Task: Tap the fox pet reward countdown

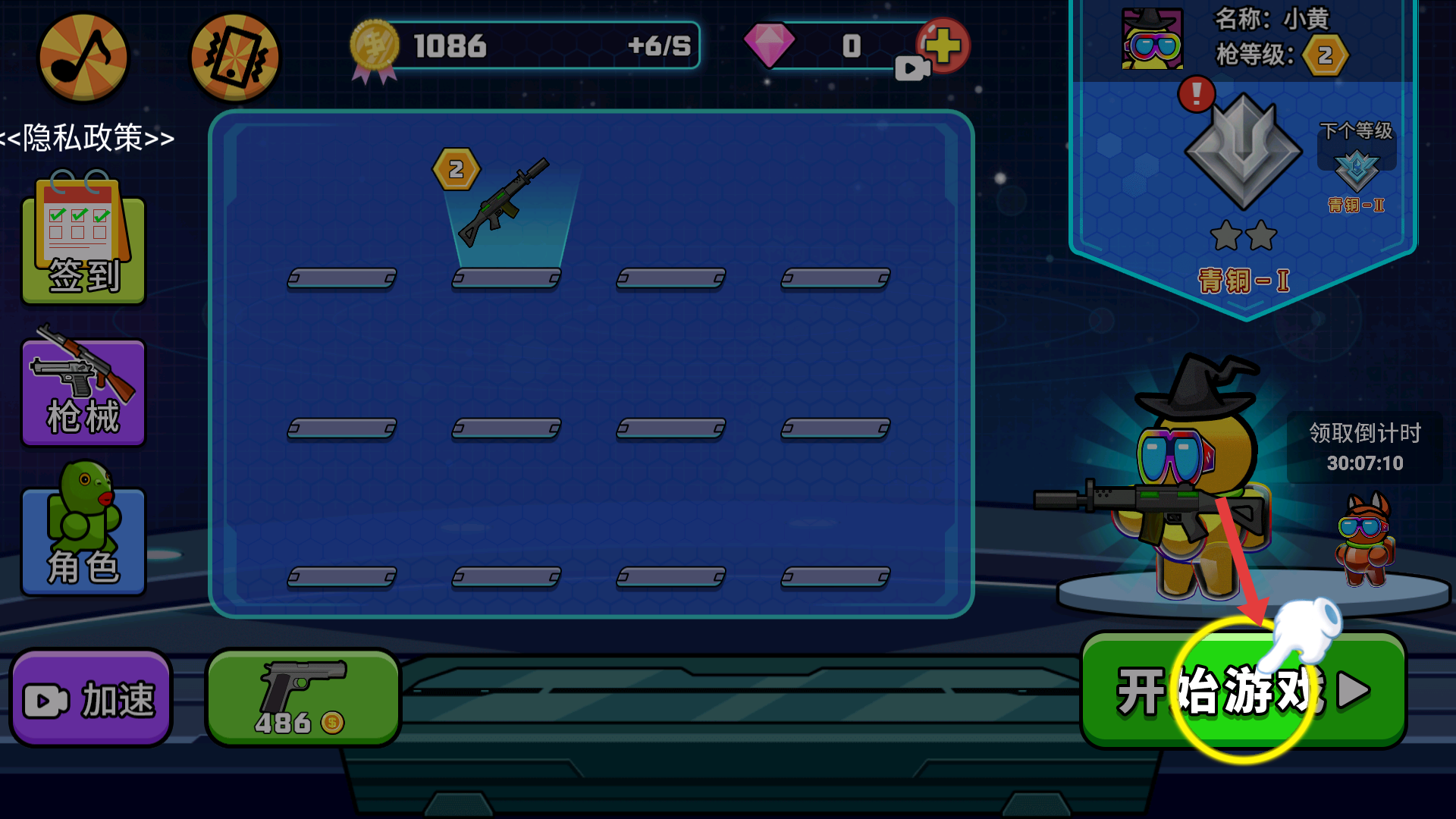Action: (1364, 538)
